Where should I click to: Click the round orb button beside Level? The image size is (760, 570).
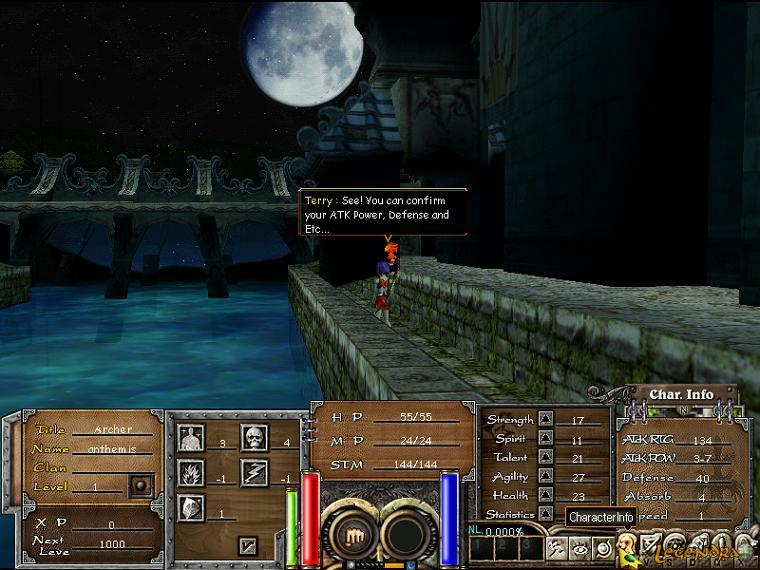click(141, 487)
